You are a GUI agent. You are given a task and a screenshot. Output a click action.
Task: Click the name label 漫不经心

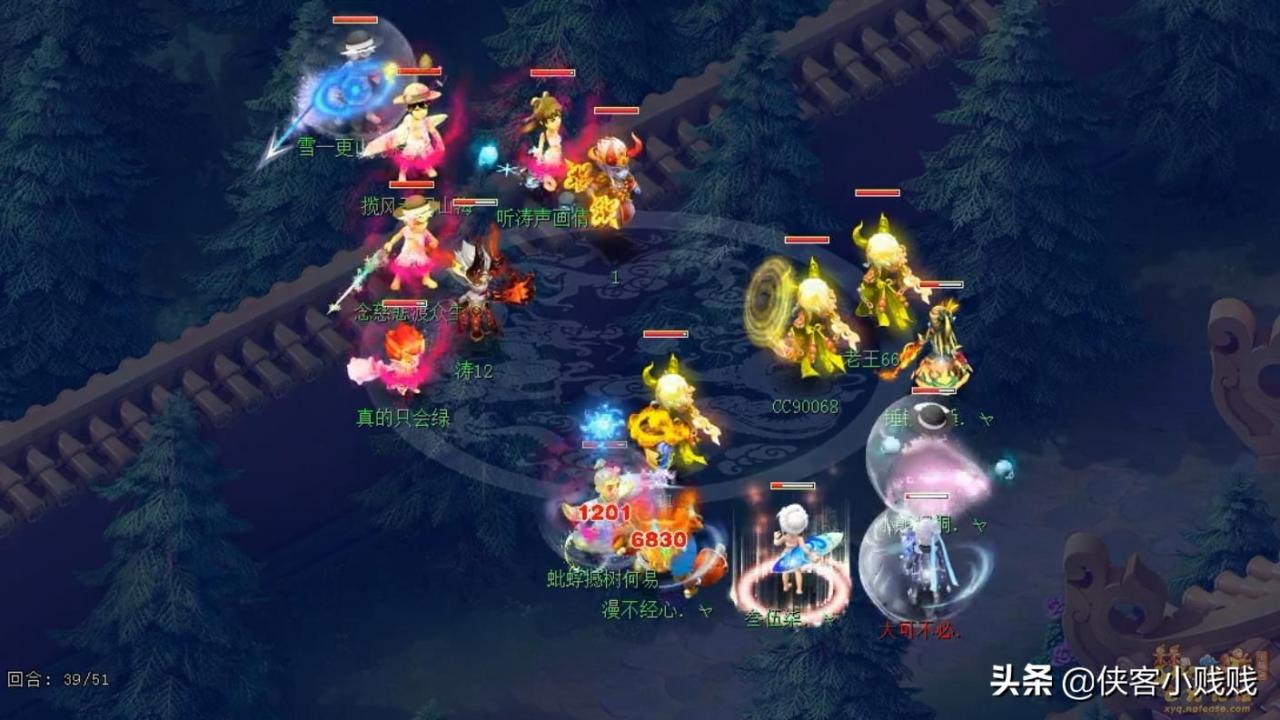638,611
